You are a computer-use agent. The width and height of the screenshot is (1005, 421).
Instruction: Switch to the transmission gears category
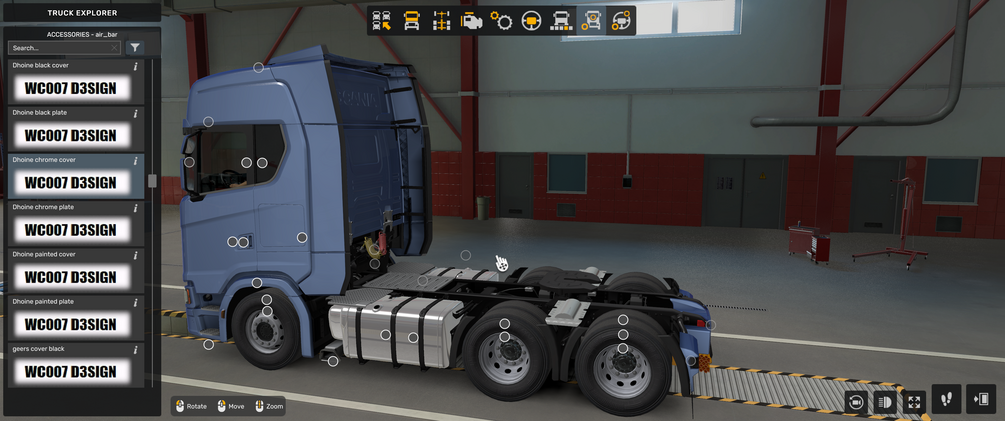[501, 20]
